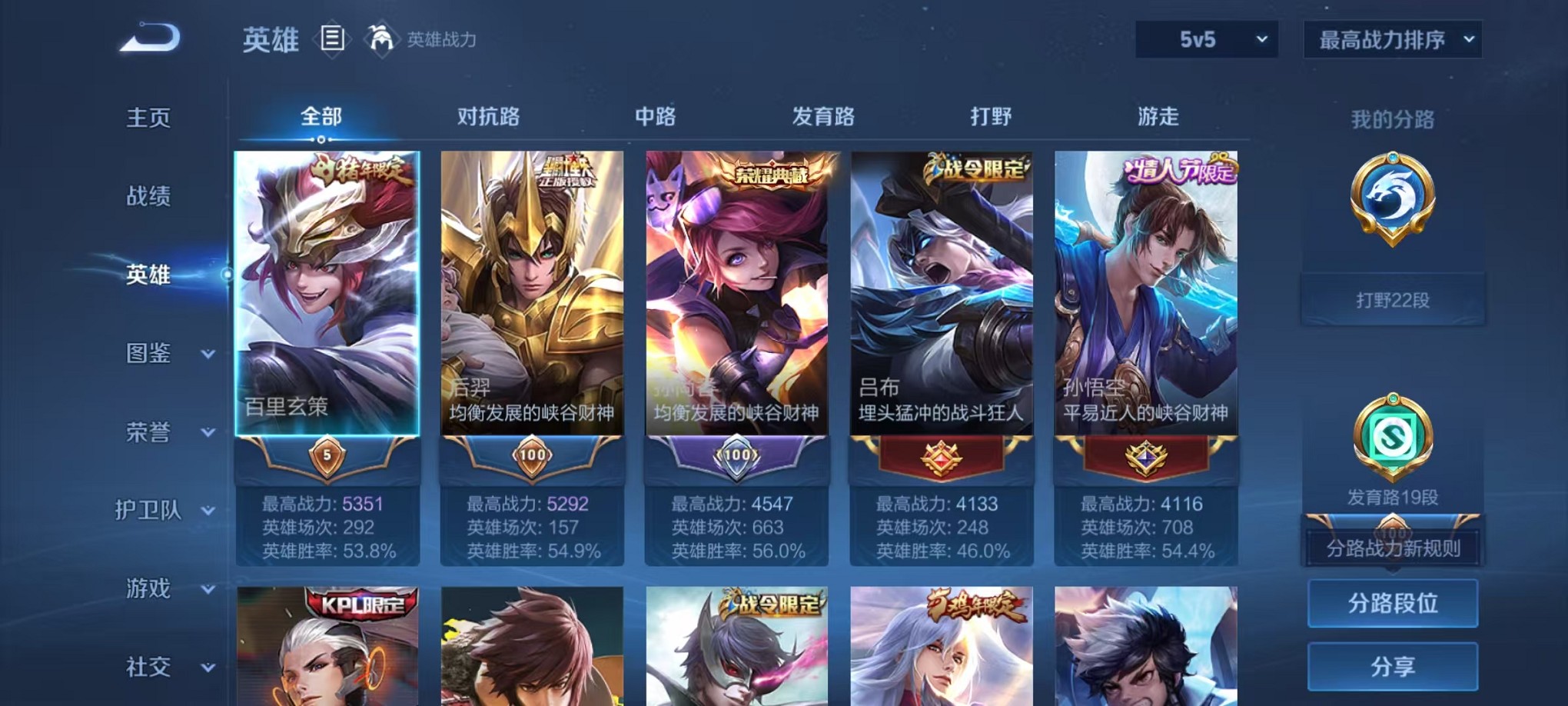This screenshot has height=706, width=1568.
Task: Select 战绩 in the left sidebar
Action: [x=146, y=197]
